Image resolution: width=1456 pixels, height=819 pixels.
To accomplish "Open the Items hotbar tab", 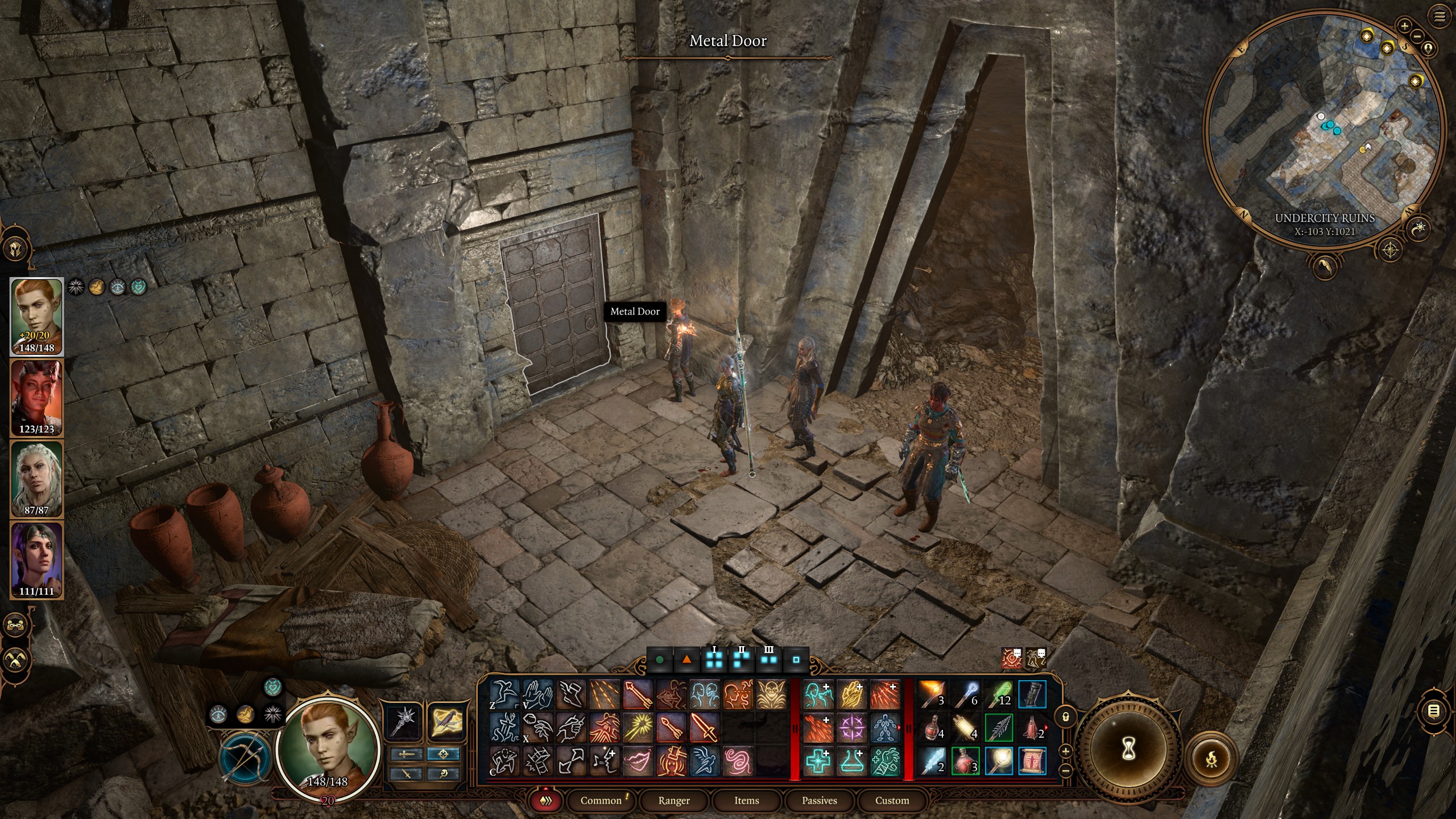I will 746,800.
